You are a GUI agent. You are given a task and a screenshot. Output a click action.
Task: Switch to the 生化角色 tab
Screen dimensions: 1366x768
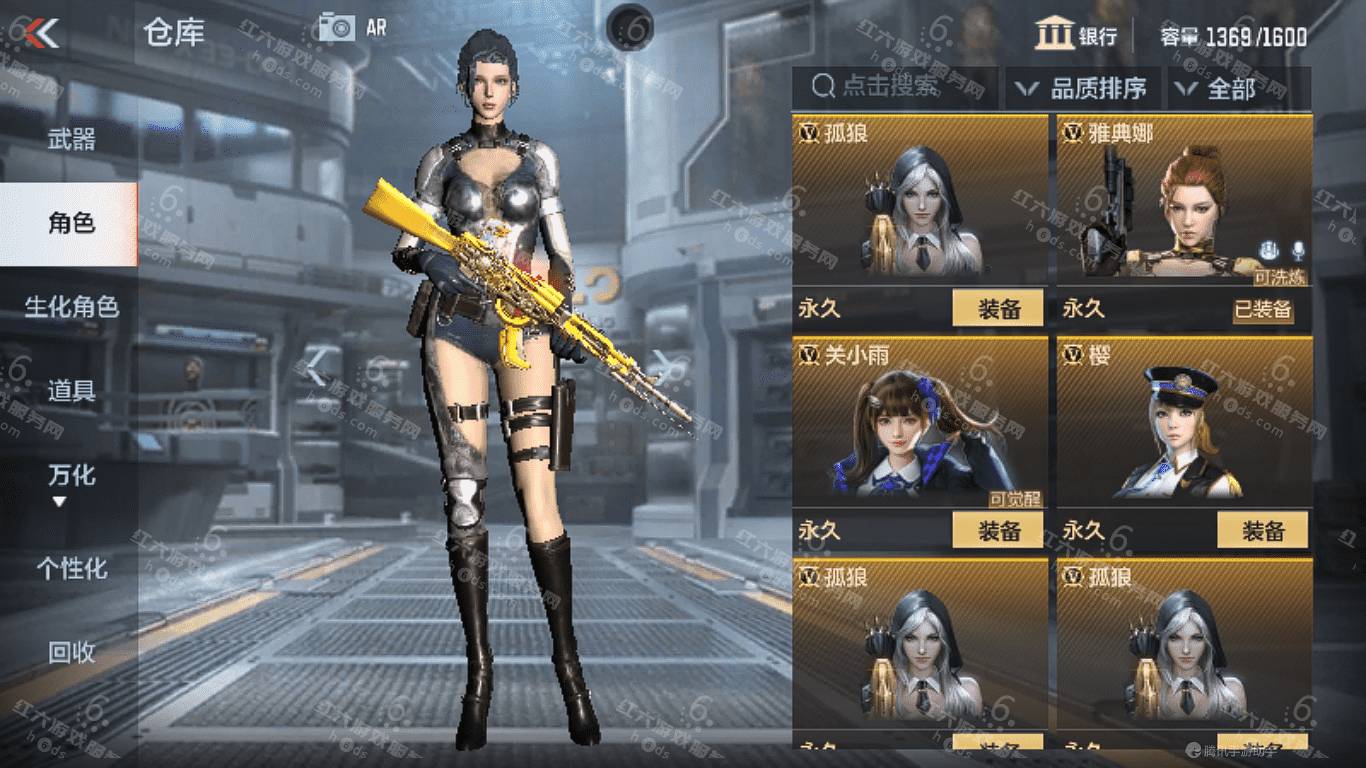point(72,307)
